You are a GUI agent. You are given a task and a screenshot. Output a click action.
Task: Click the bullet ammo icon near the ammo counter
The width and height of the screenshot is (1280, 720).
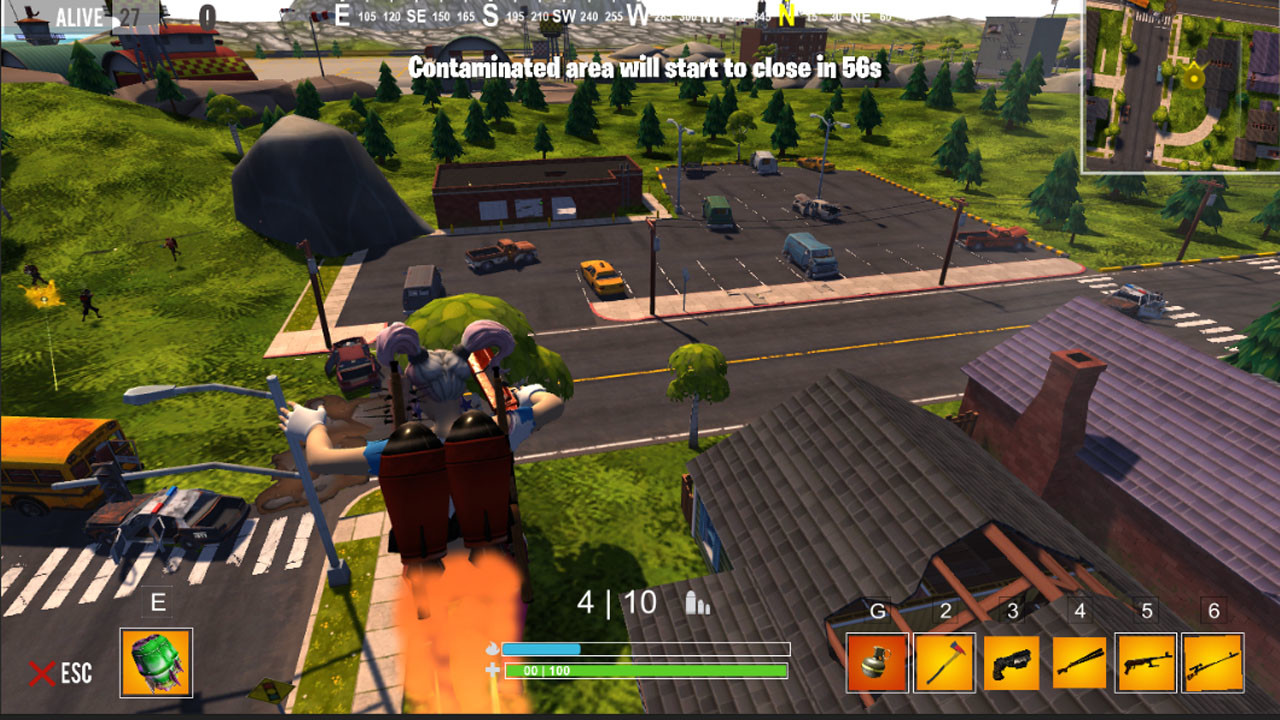click(x=698, y=603)
